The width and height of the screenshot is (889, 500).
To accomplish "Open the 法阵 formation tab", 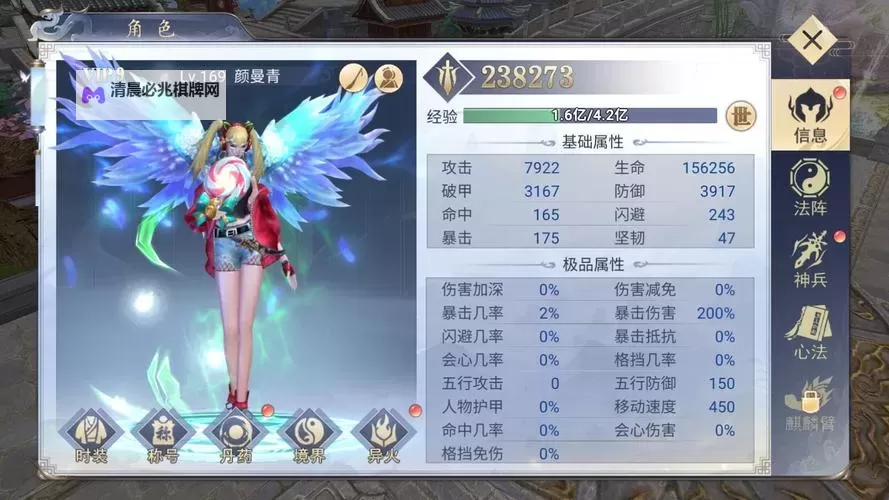I will pyautogui.click(x=809, y=188).
